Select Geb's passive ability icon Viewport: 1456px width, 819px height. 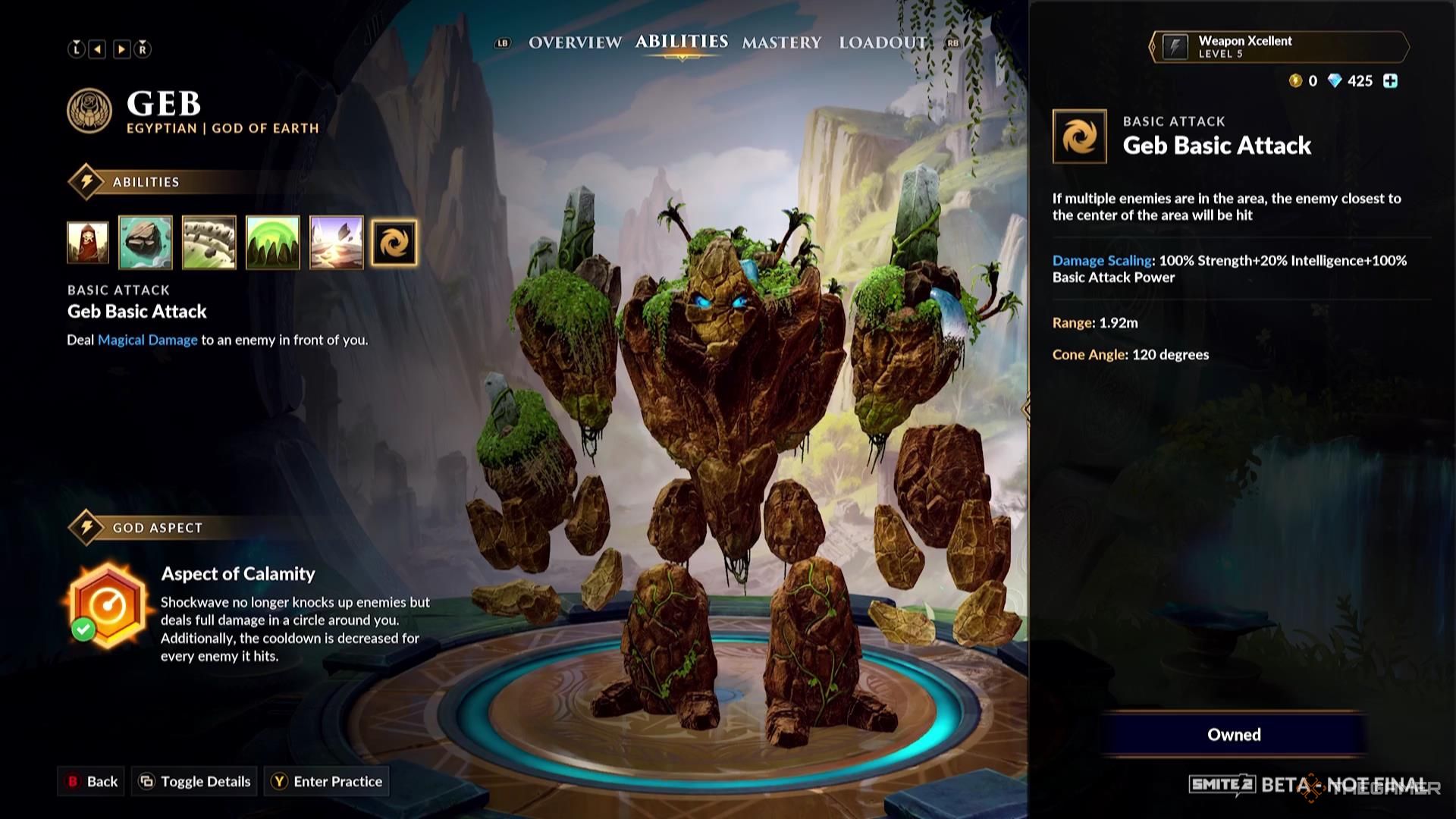[86, 243]
